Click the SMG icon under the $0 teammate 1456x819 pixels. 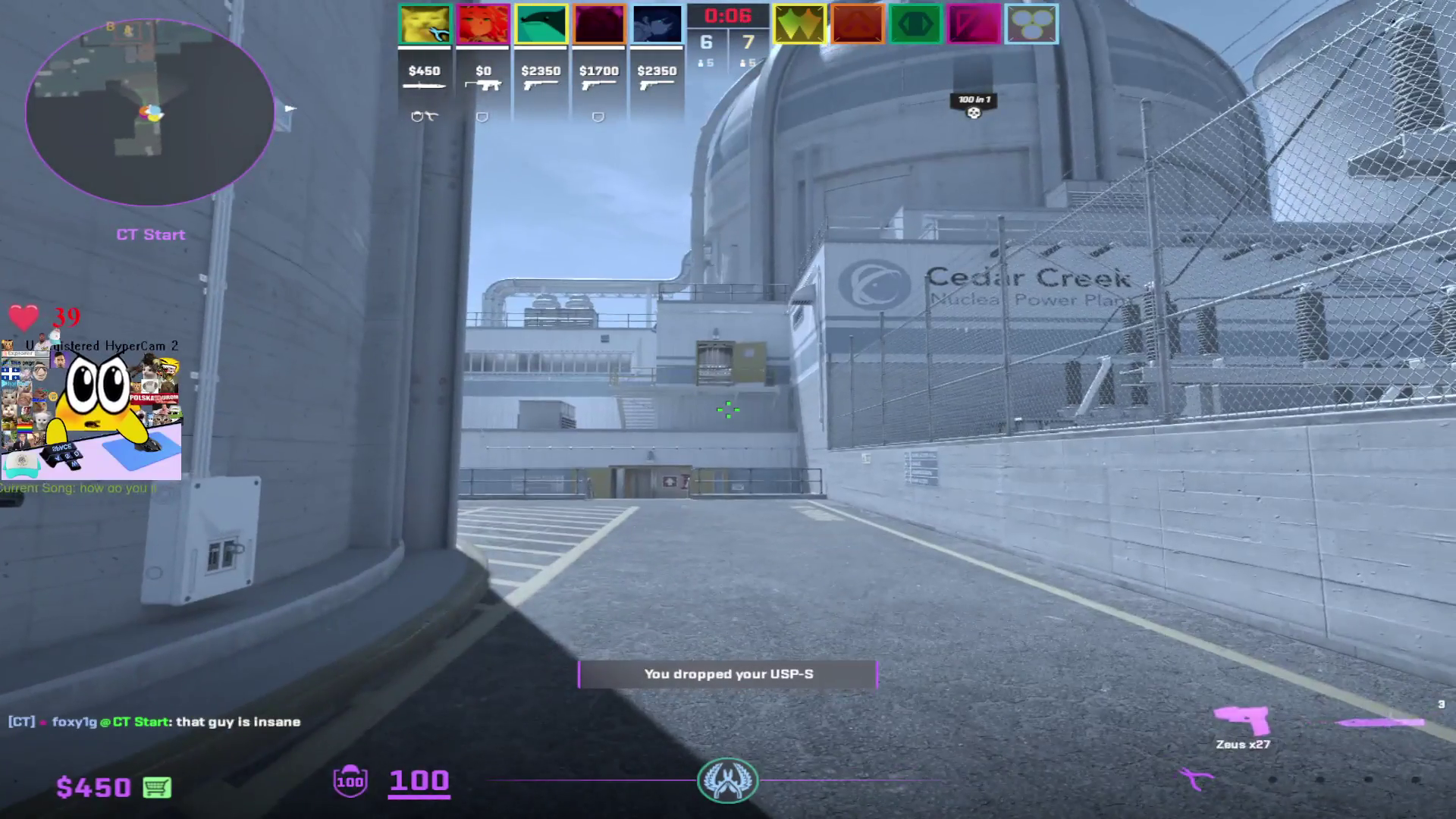483,83
